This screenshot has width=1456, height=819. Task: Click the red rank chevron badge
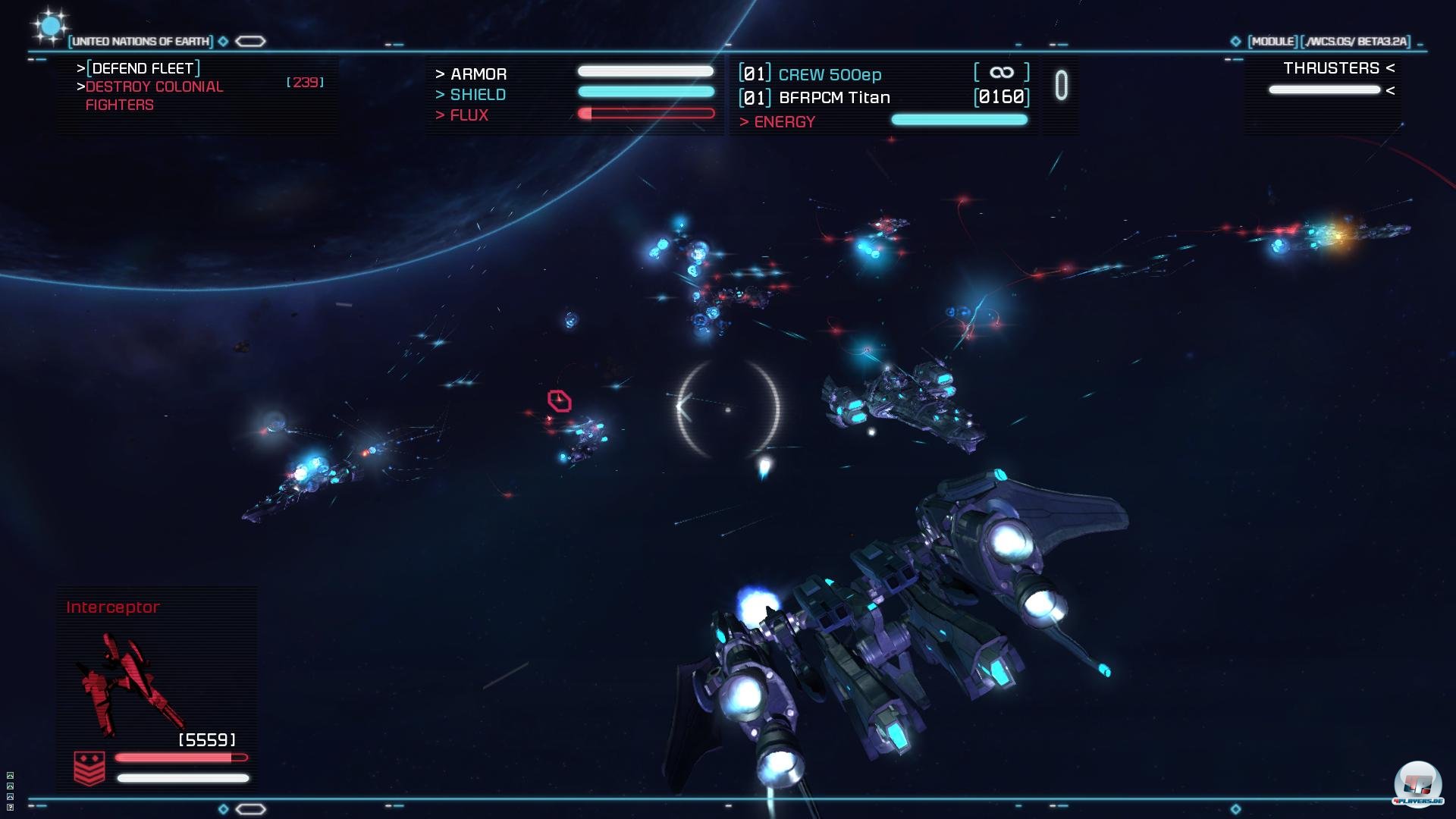pyautogui.click(x=89, y=768)
